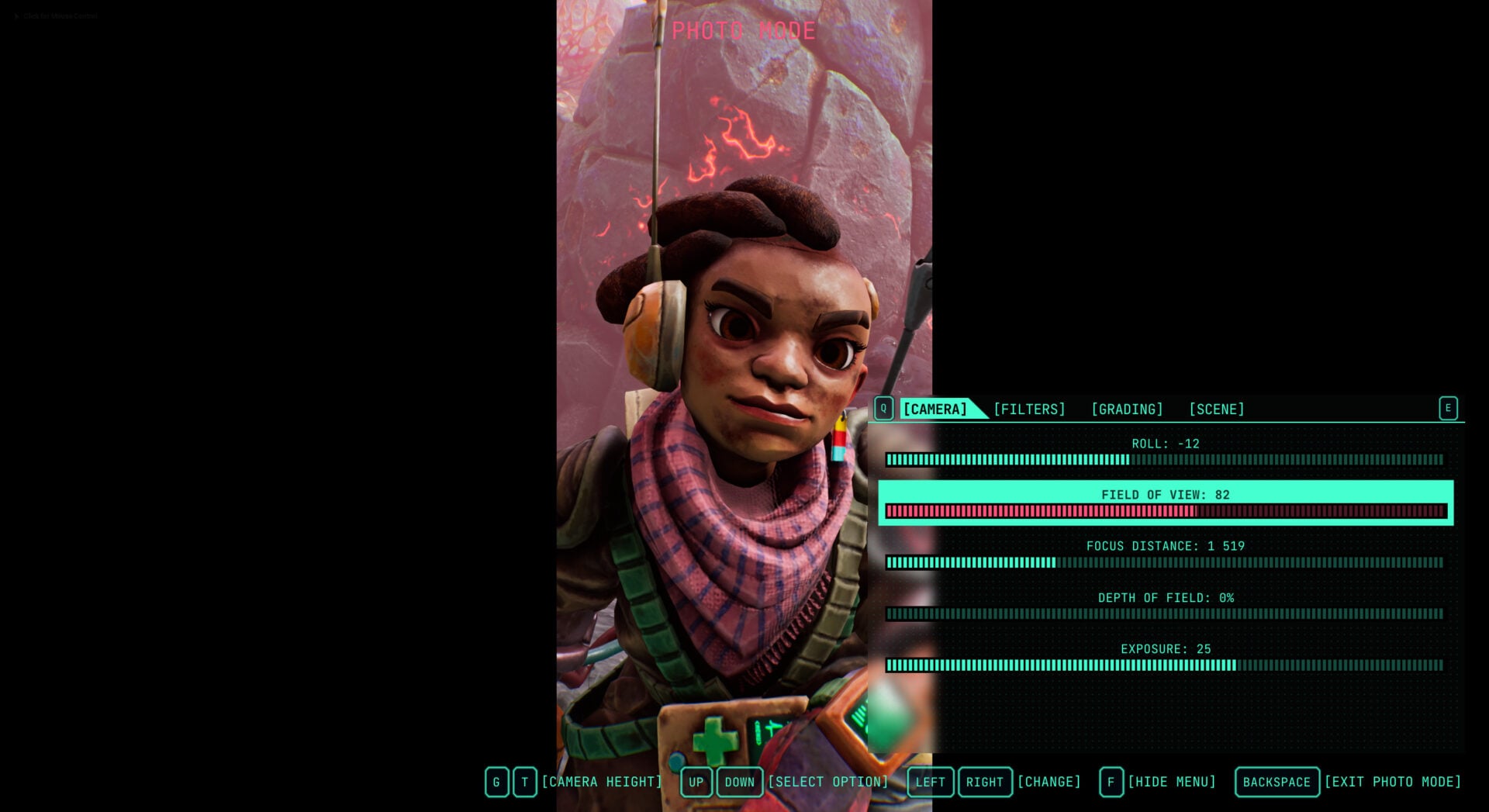
Task: Select the Depth of Field option
Action: pos(1165,605)
